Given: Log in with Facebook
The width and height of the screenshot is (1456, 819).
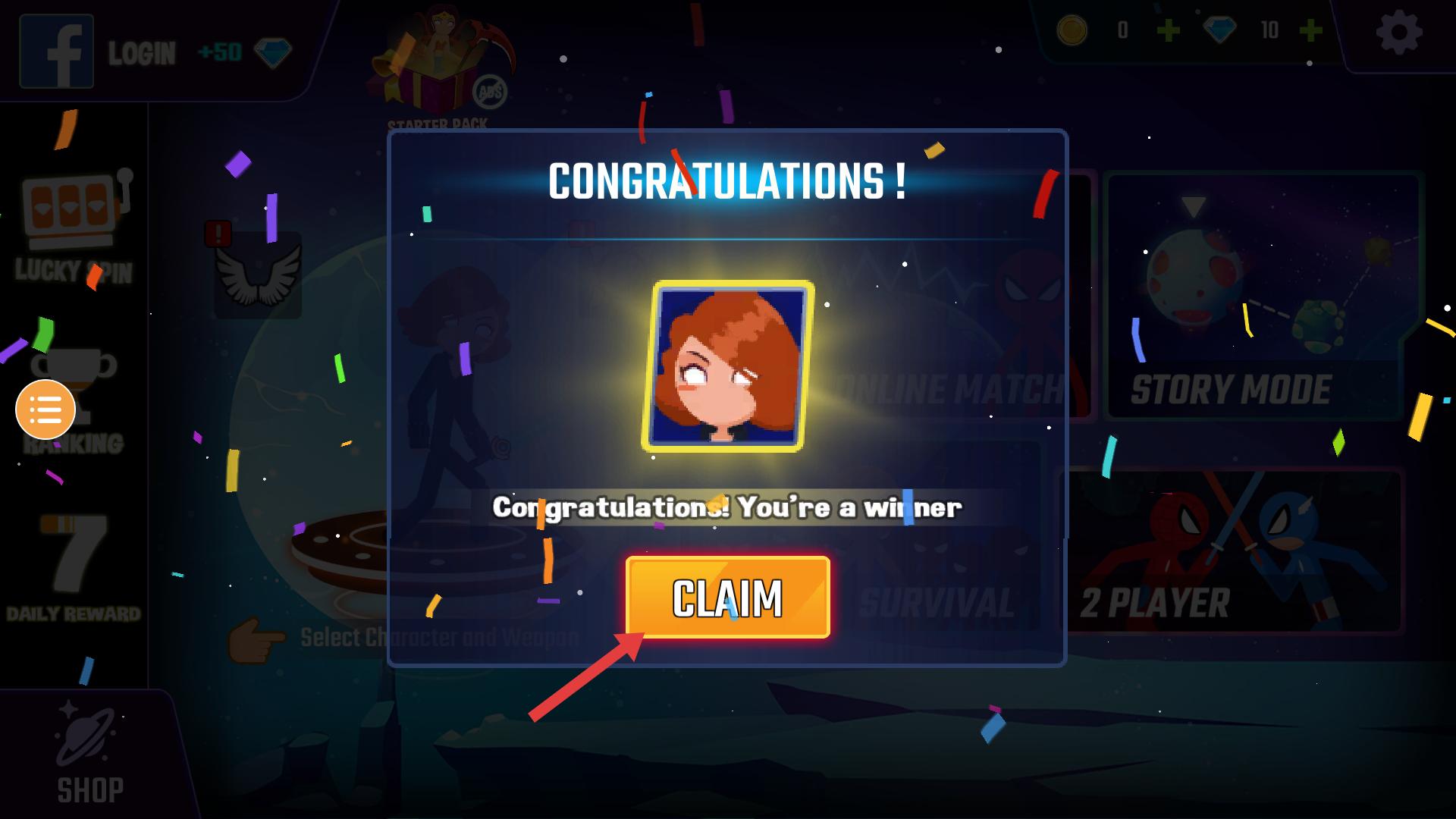Looking at the screenshot, I should point(58,52).
